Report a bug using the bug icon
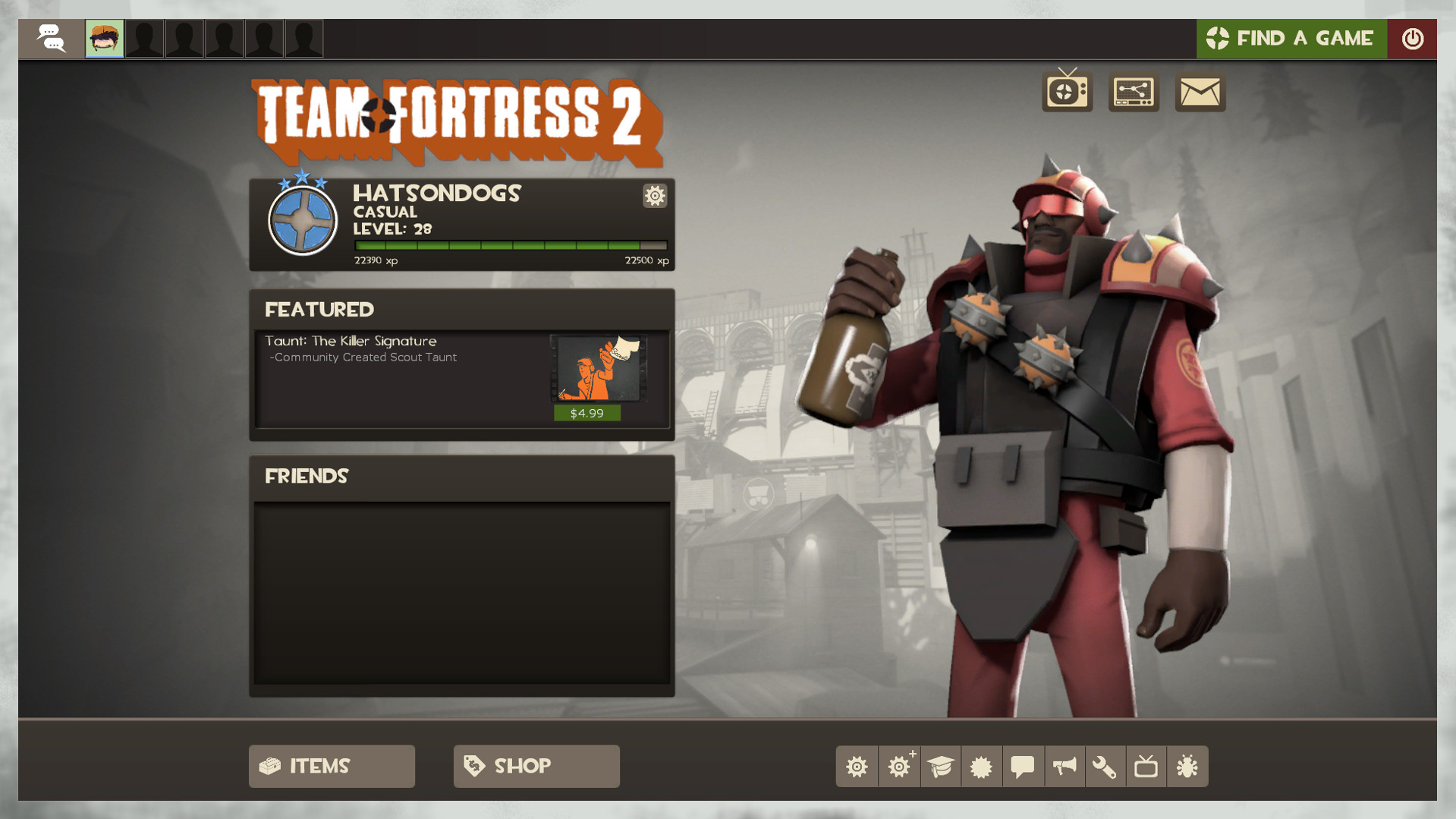1456x819 pixels. coord(1187,767)
